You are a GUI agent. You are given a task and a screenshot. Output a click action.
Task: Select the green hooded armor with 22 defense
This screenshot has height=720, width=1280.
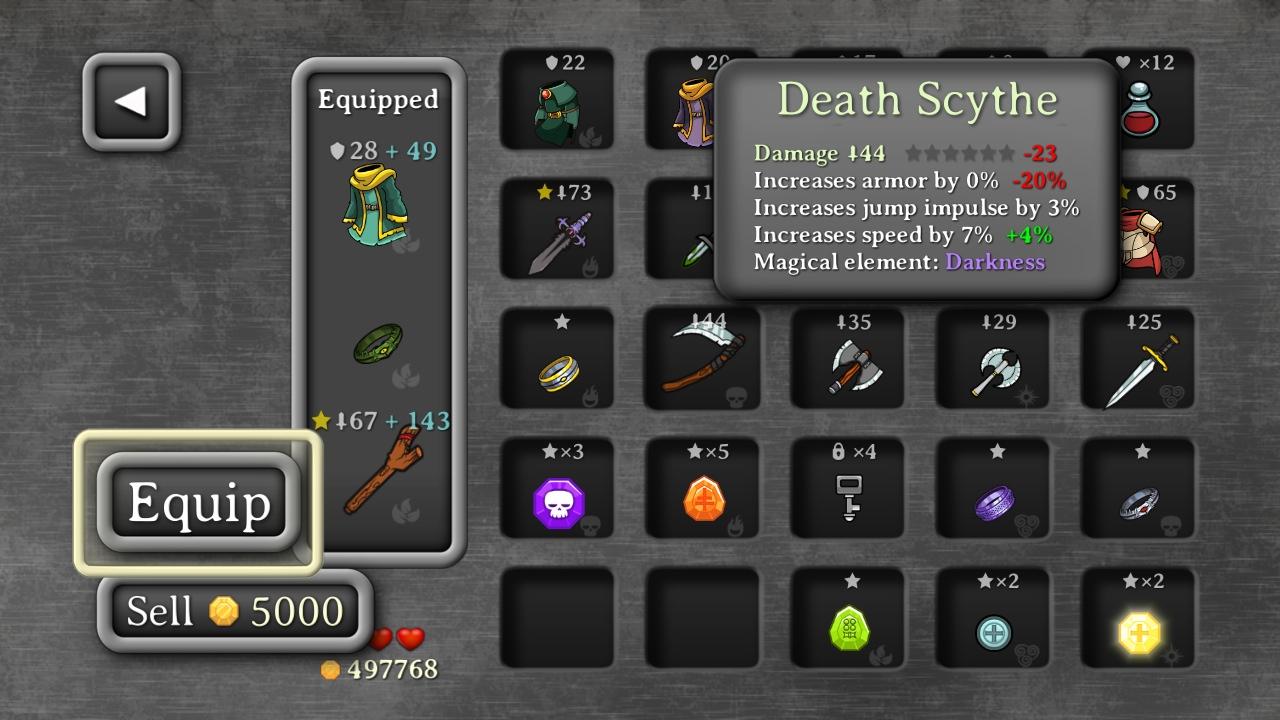[557, 105]
